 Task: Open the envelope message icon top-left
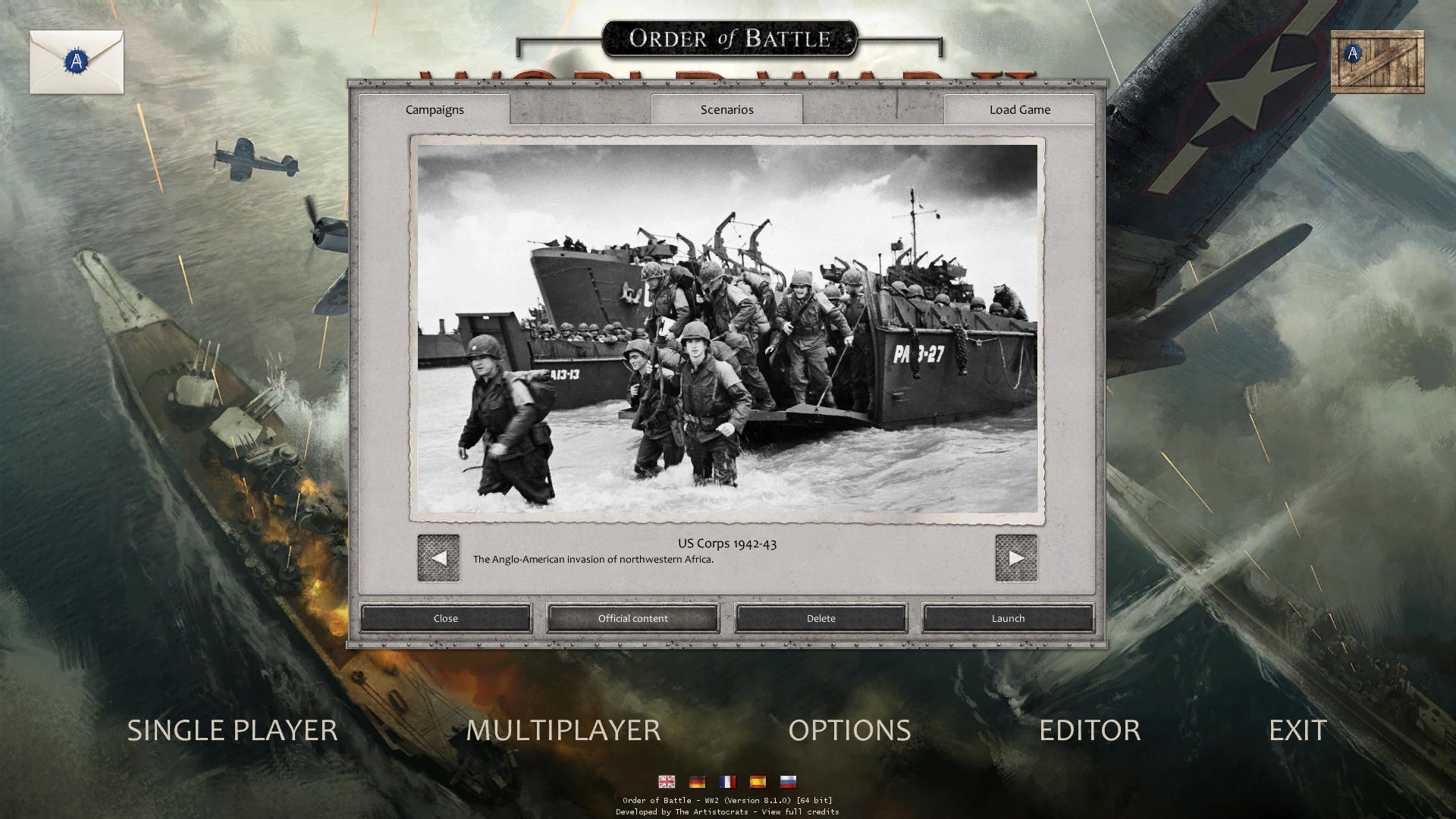[x=76, y=61]
